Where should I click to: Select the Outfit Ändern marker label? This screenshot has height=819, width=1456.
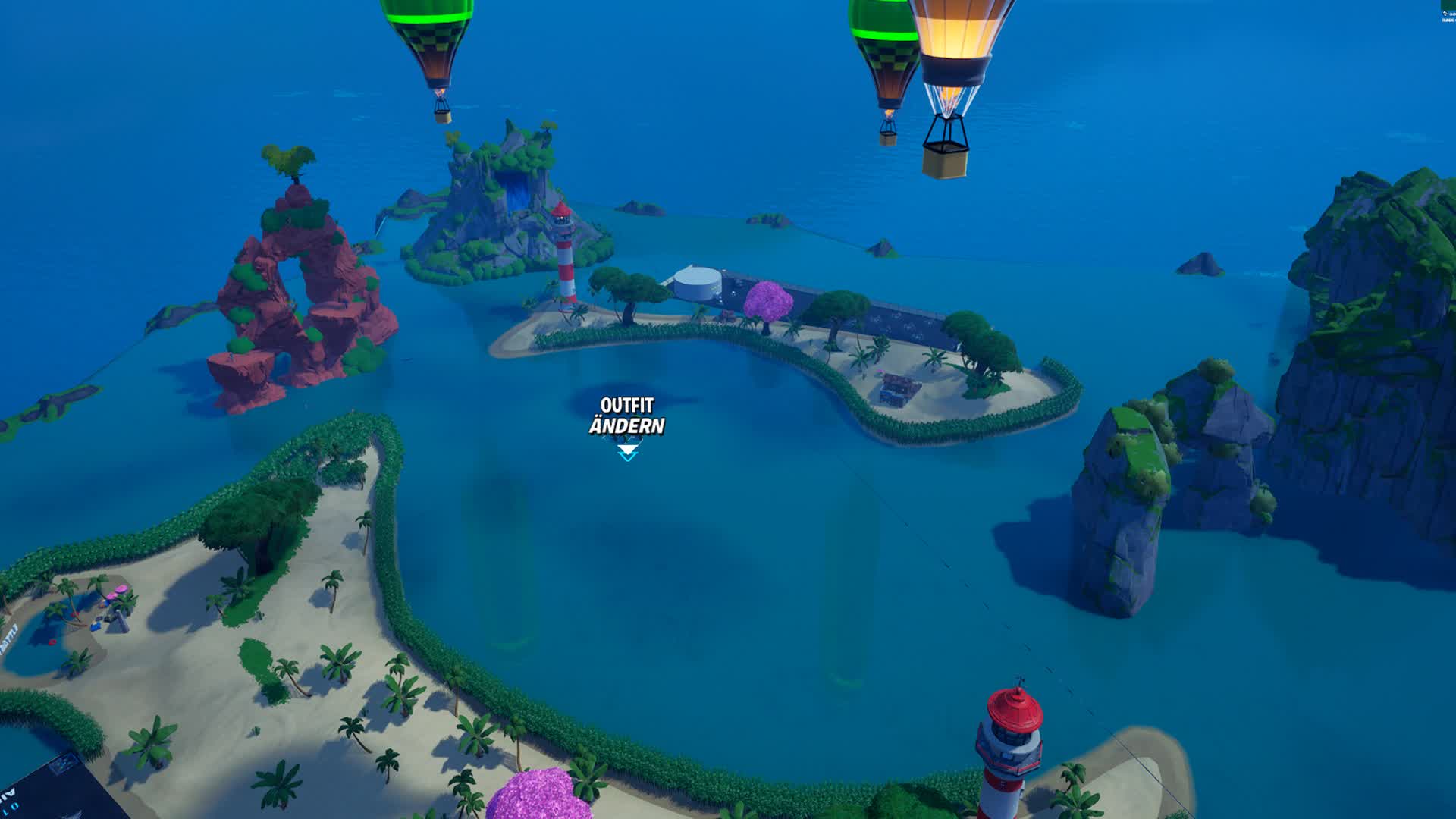(x=627, y=416)
